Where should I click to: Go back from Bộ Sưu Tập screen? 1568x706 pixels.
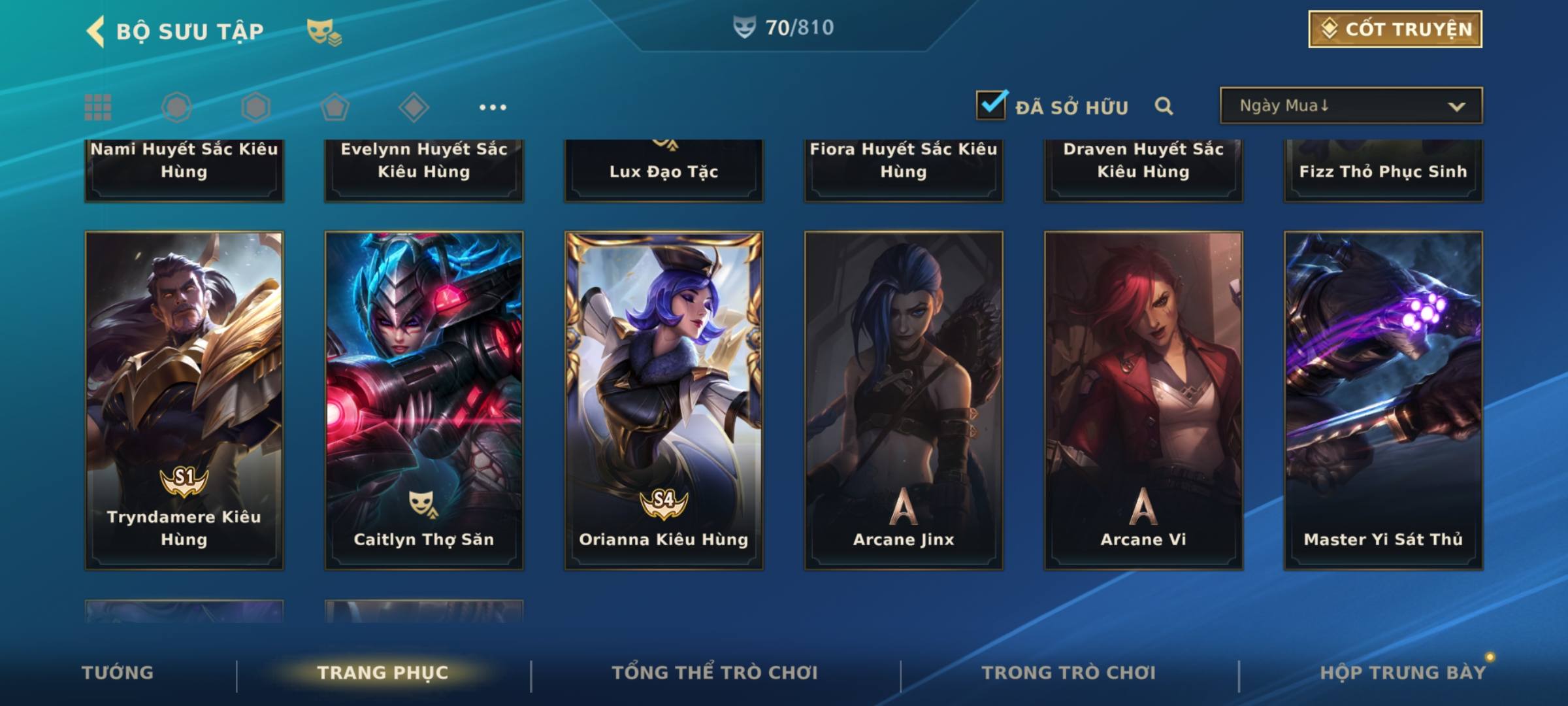[97, 31]
